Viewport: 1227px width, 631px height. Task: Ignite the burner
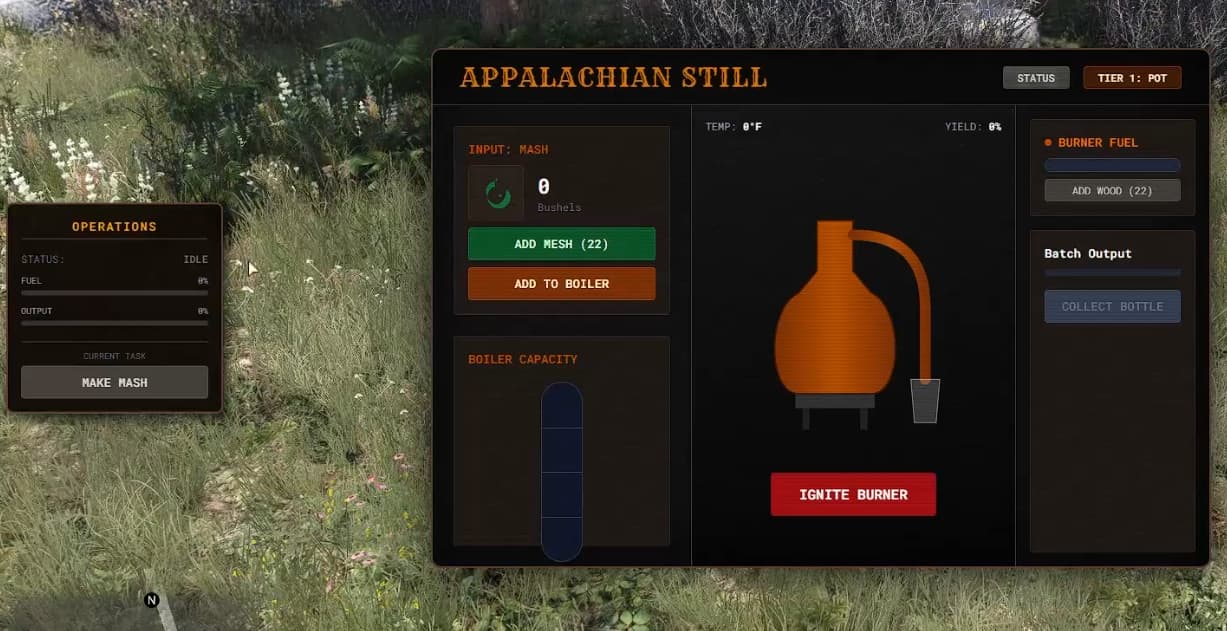pyautogui.click(x=853, y=494)
